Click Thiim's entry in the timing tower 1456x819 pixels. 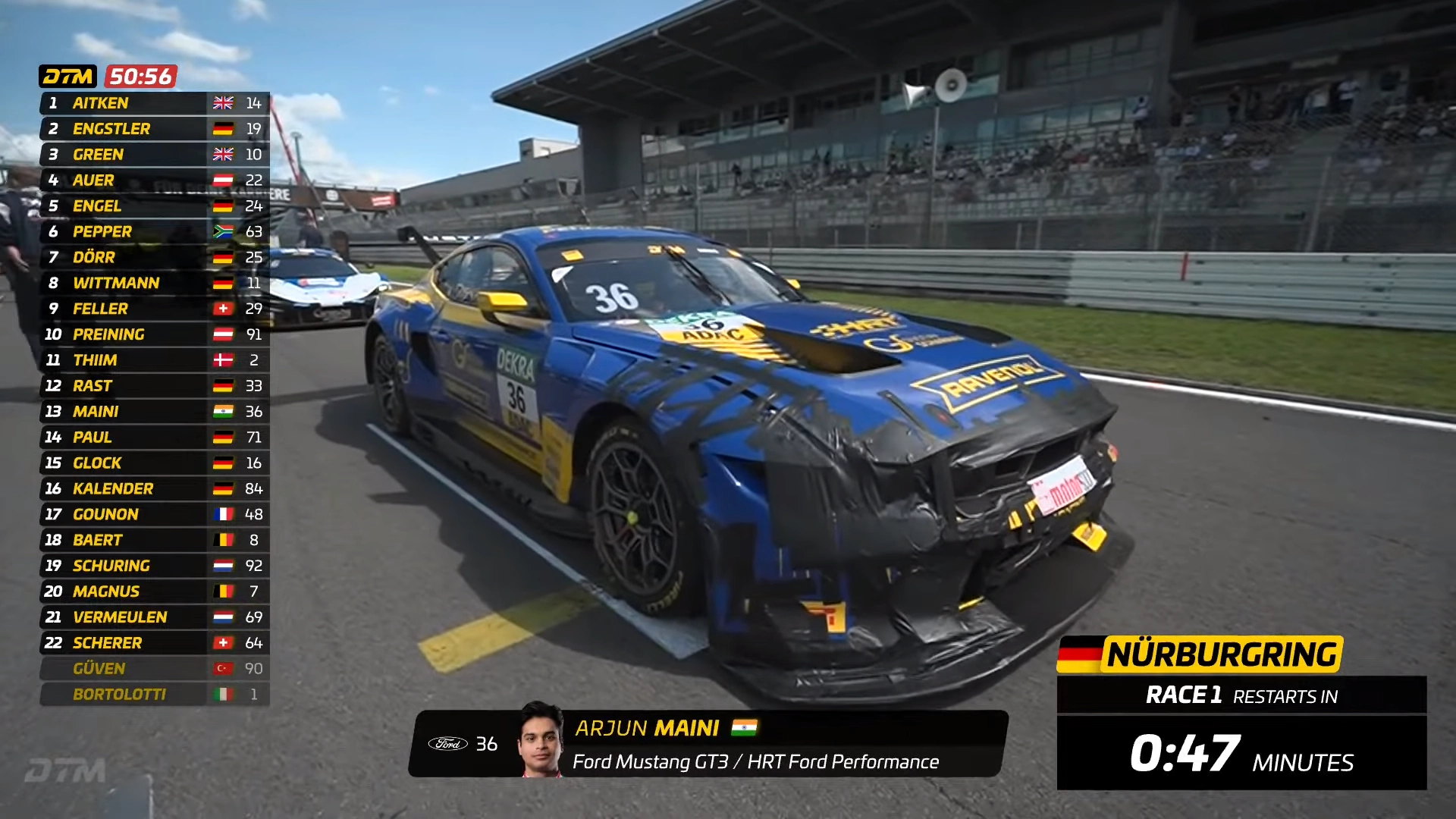click(154, 360)
